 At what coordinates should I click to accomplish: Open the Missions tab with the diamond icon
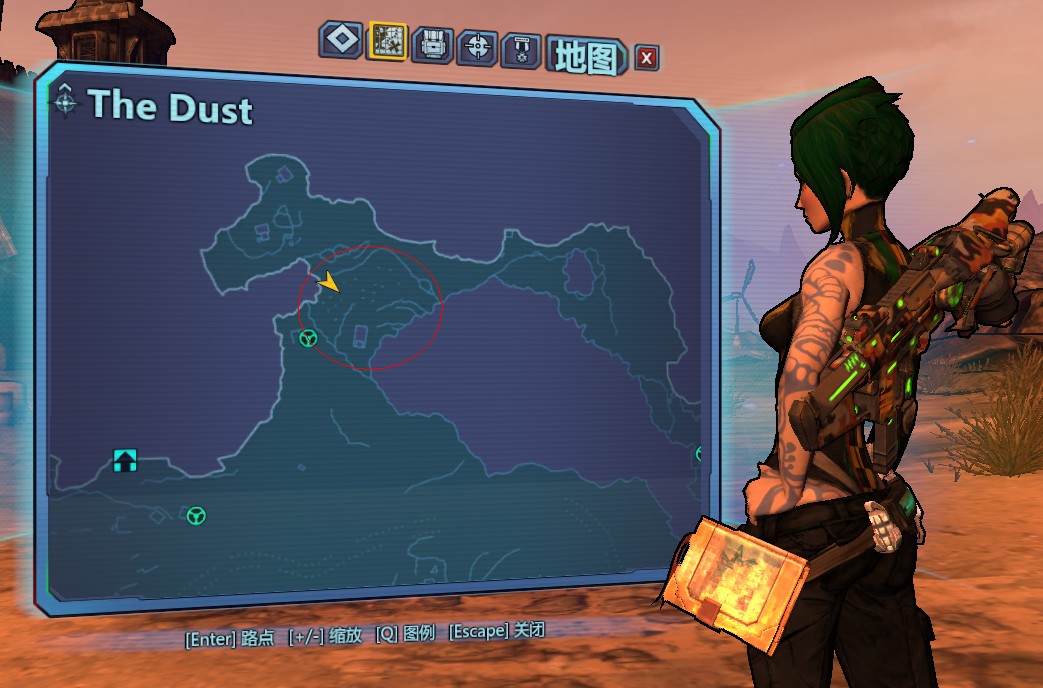click(342, 40)
